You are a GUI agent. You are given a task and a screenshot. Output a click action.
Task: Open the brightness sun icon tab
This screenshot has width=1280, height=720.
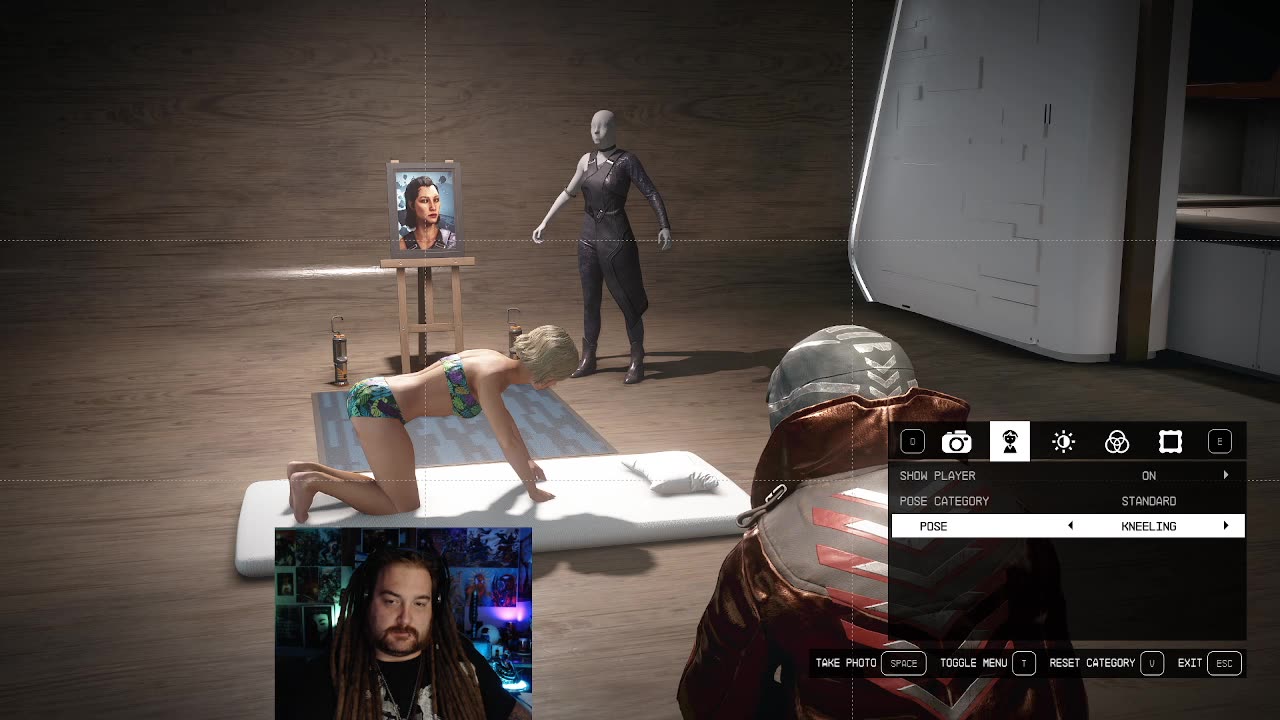1063,442
